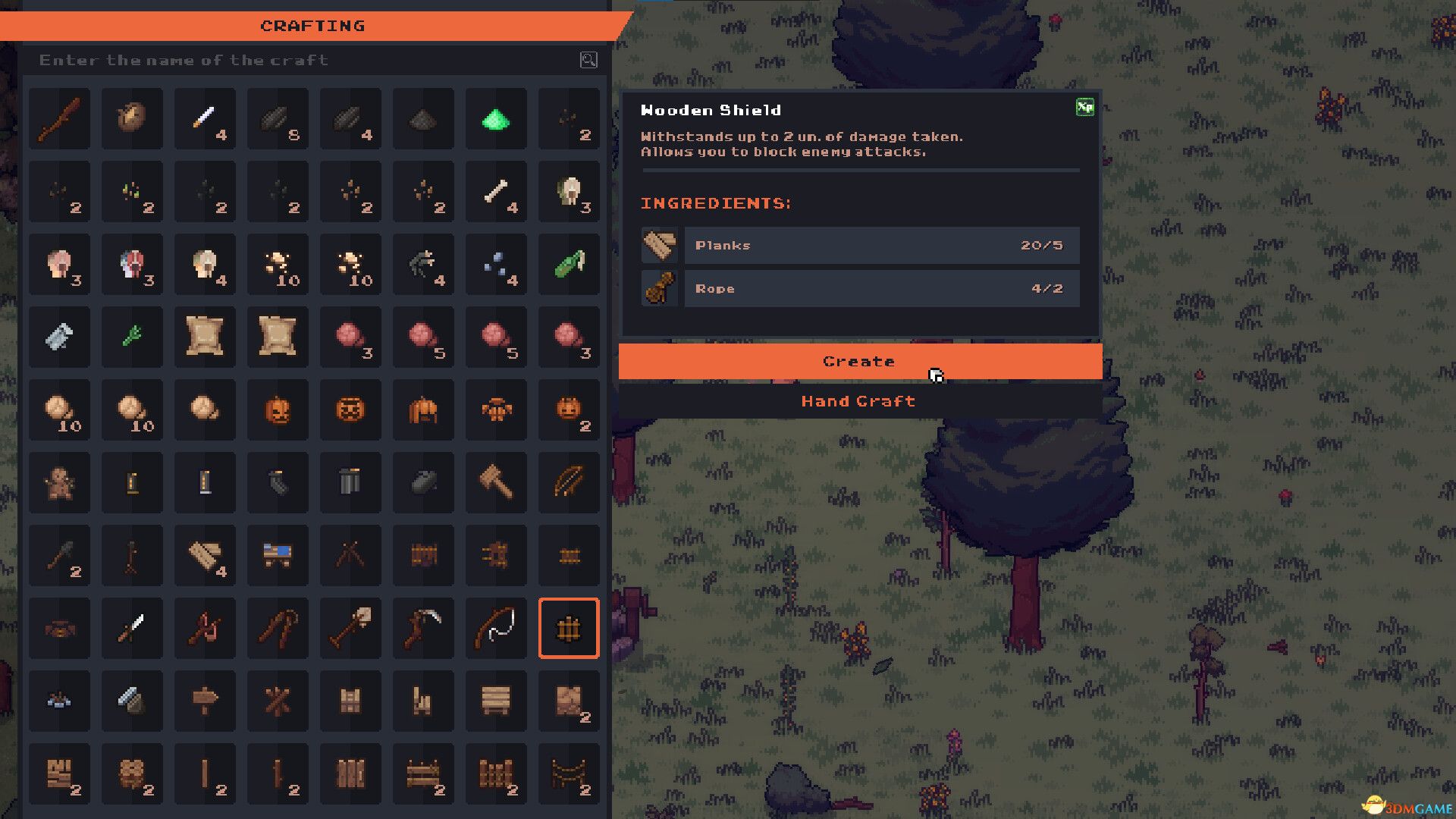Choose the wooden sign recipe
1456x819 pixels.
[x=205, y=701]
